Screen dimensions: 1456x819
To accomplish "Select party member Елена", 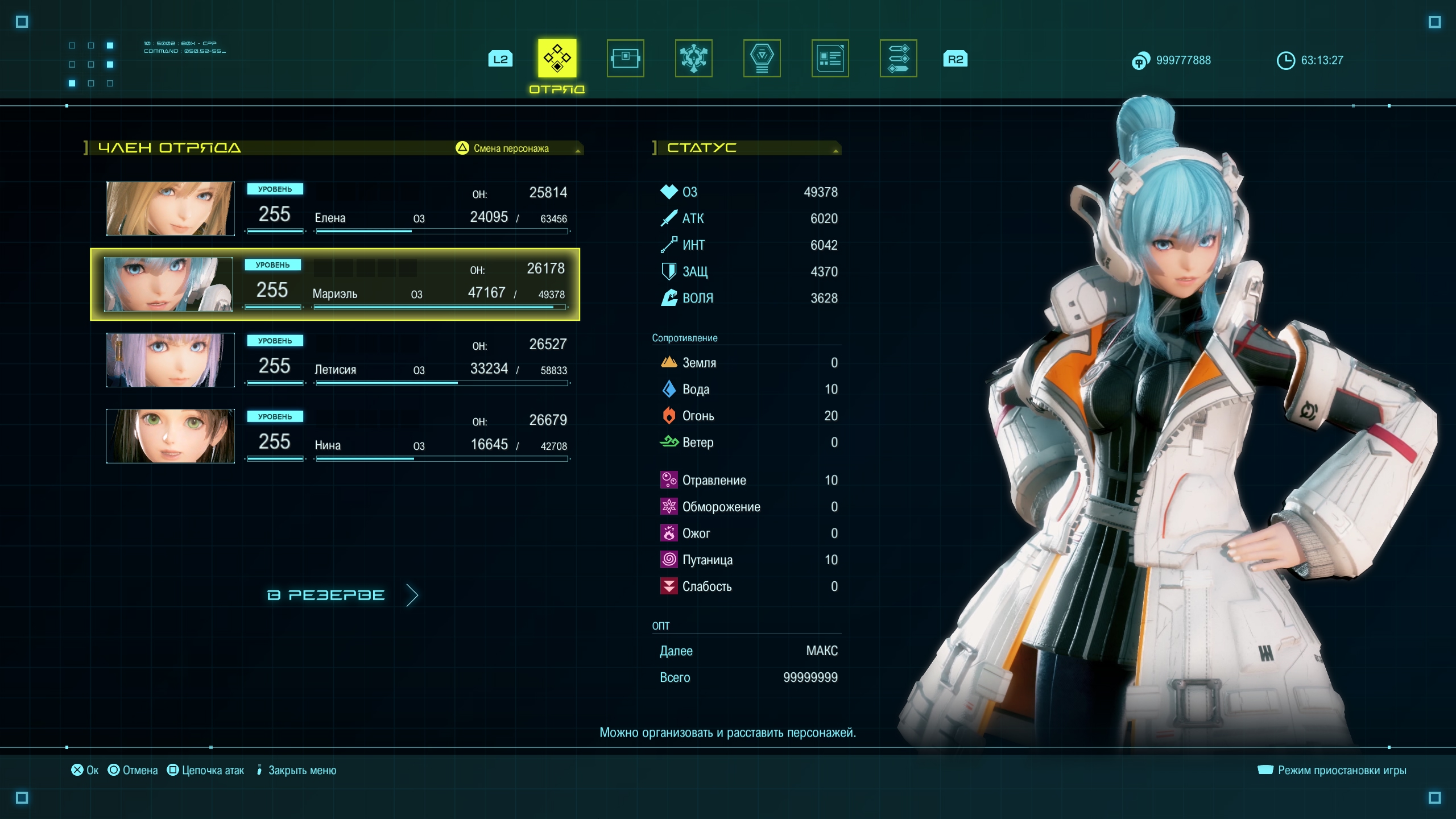I will [x=398, y=209].
